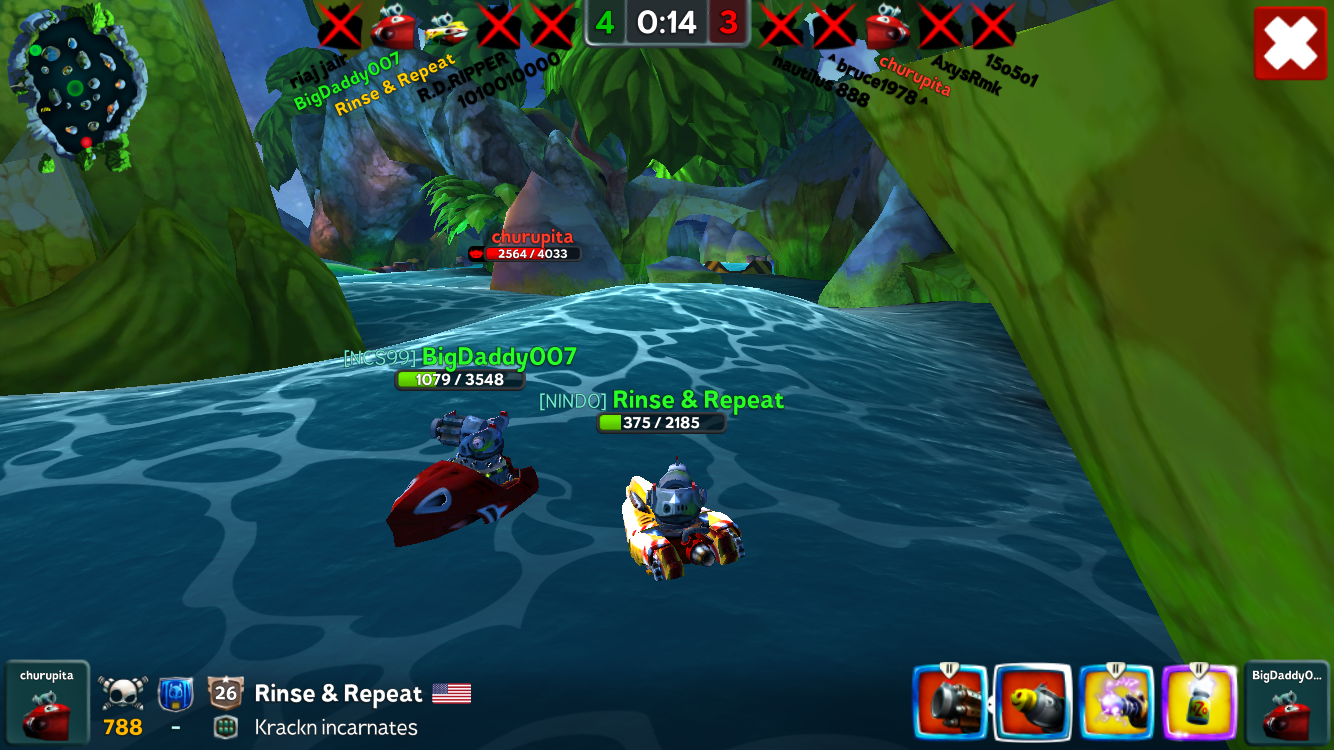Click churupita's red ship icon in the enemy roster
Viewport: 1334px width, 750px height.
(887, 27)
